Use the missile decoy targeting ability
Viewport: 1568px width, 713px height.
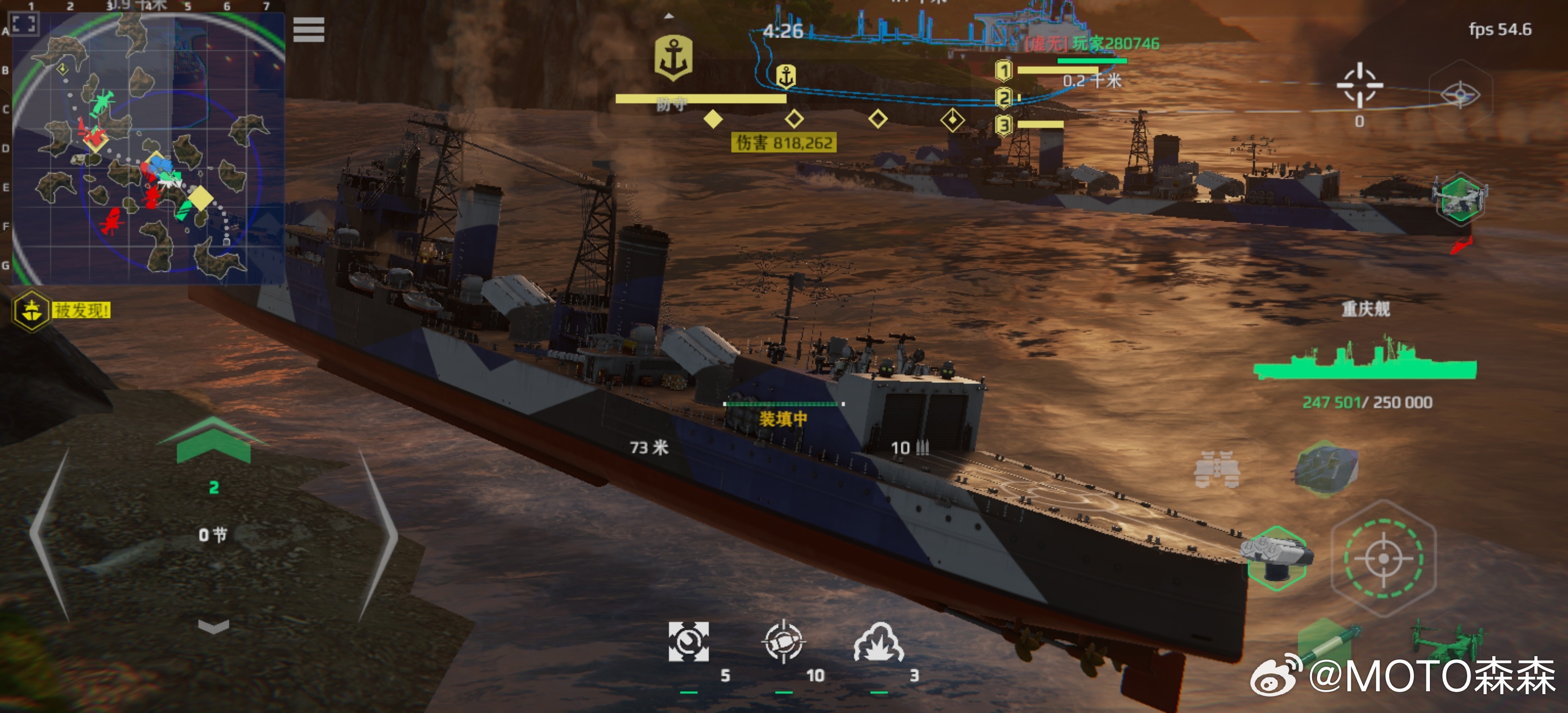coord(784,642)
